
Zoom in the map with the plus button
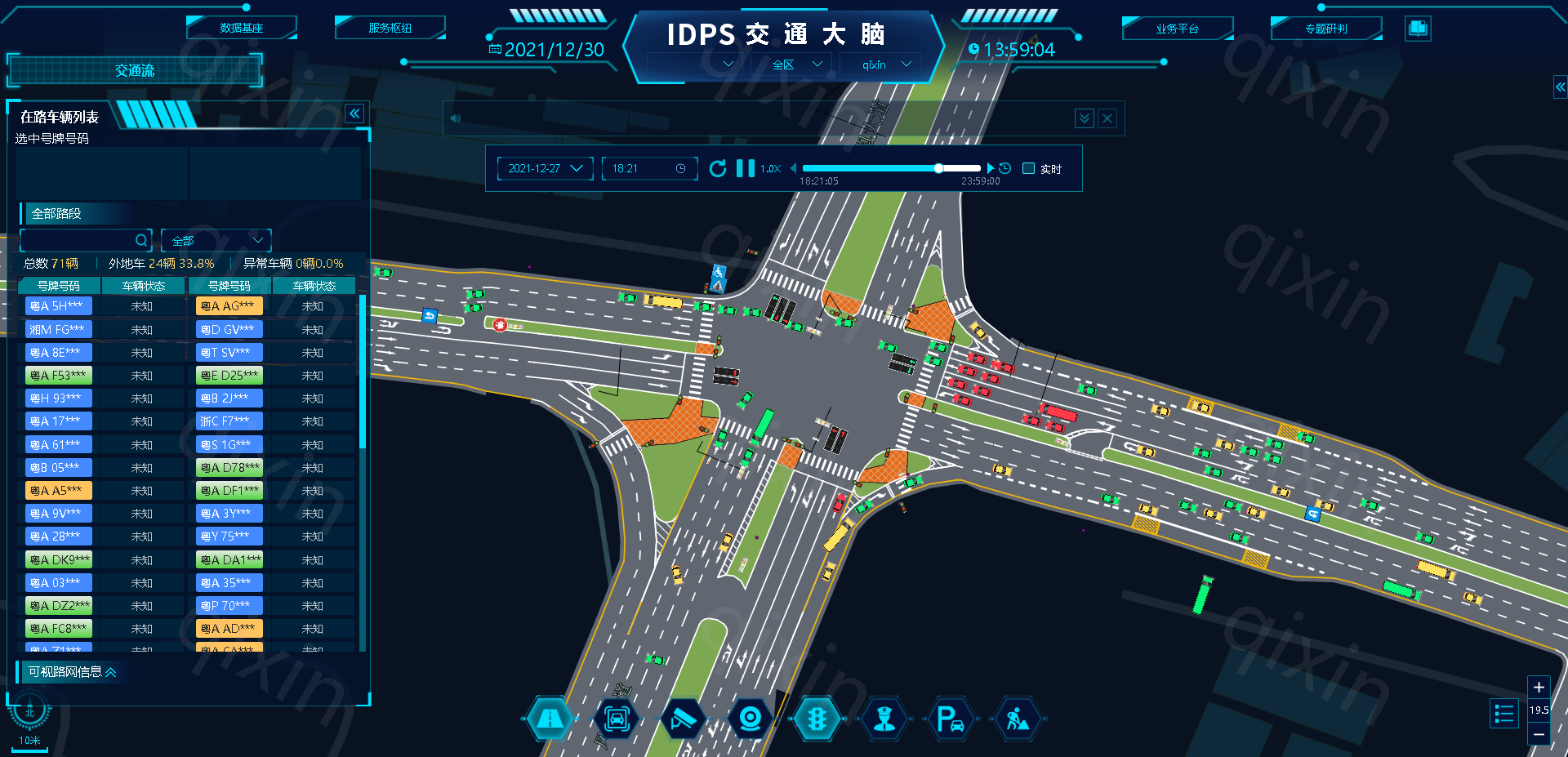(1539, 688)
